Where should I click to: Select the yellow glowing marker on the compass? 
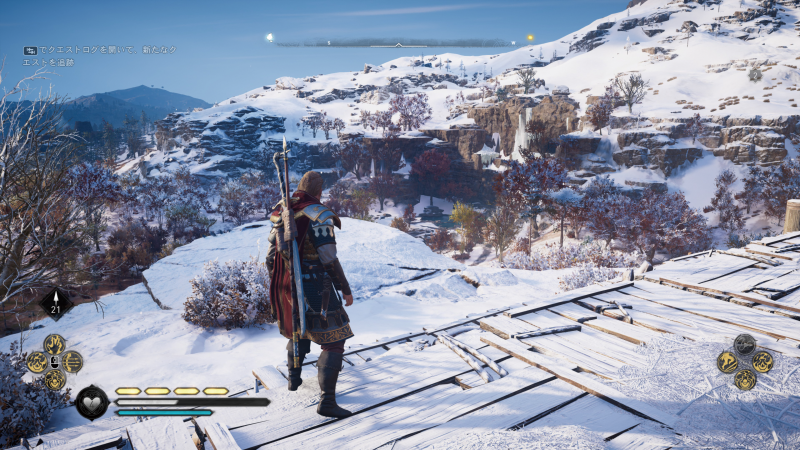(530, 39)
